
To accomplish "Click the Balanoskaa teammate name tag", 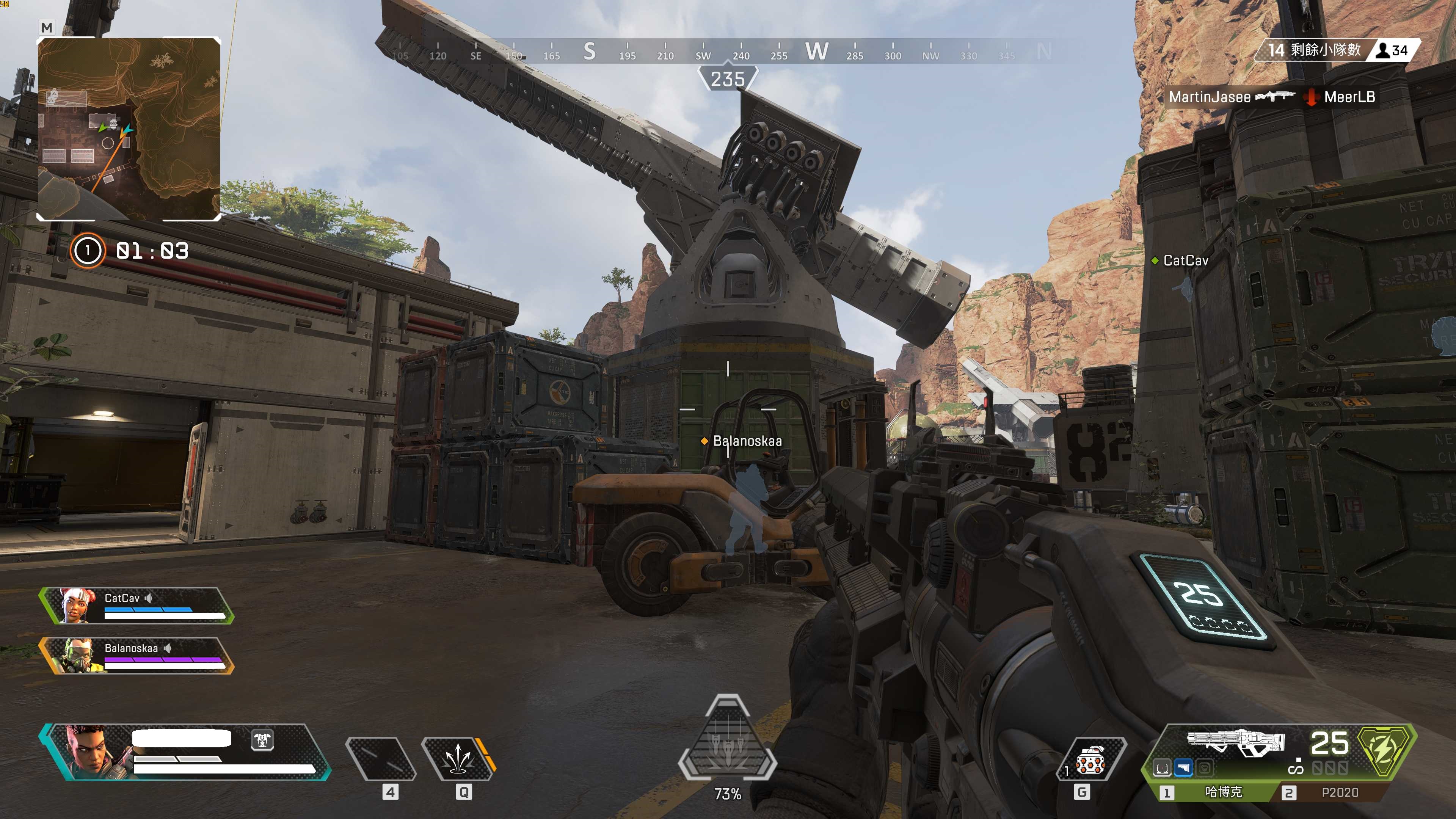I will coord(747,441).
